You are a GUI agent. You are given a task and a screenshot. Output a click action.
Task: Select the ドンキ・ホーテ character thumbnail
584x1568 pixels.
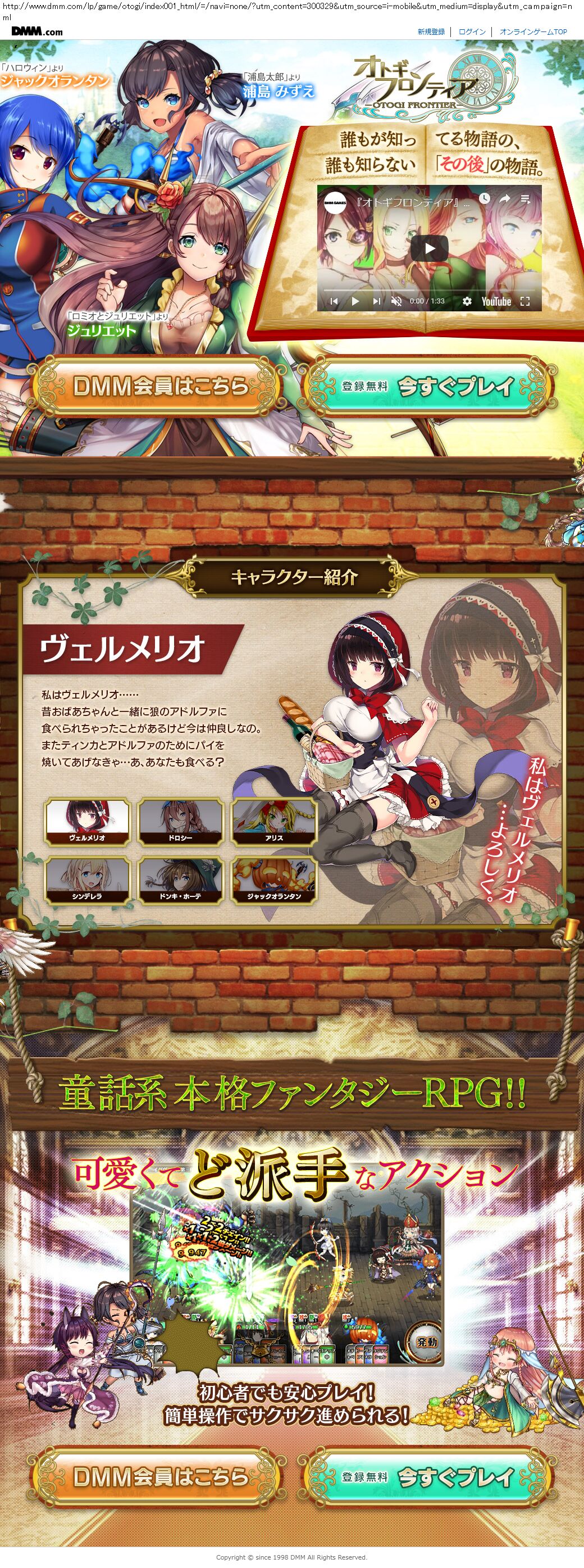point(181,880)
